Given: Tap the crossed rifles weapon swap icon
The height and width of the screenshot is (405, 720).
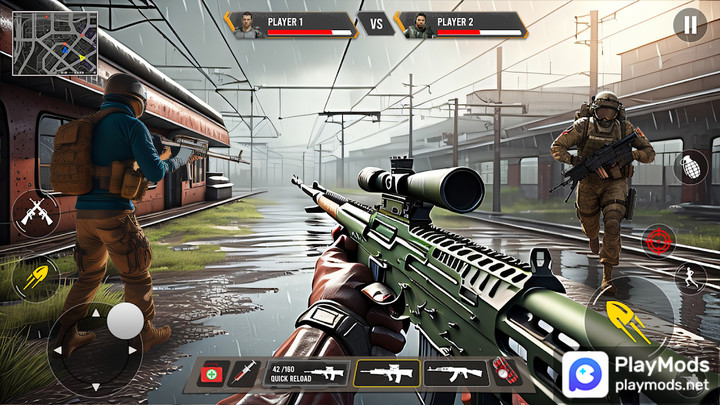Looking at the screenshot, I should [x=36, y=213].
